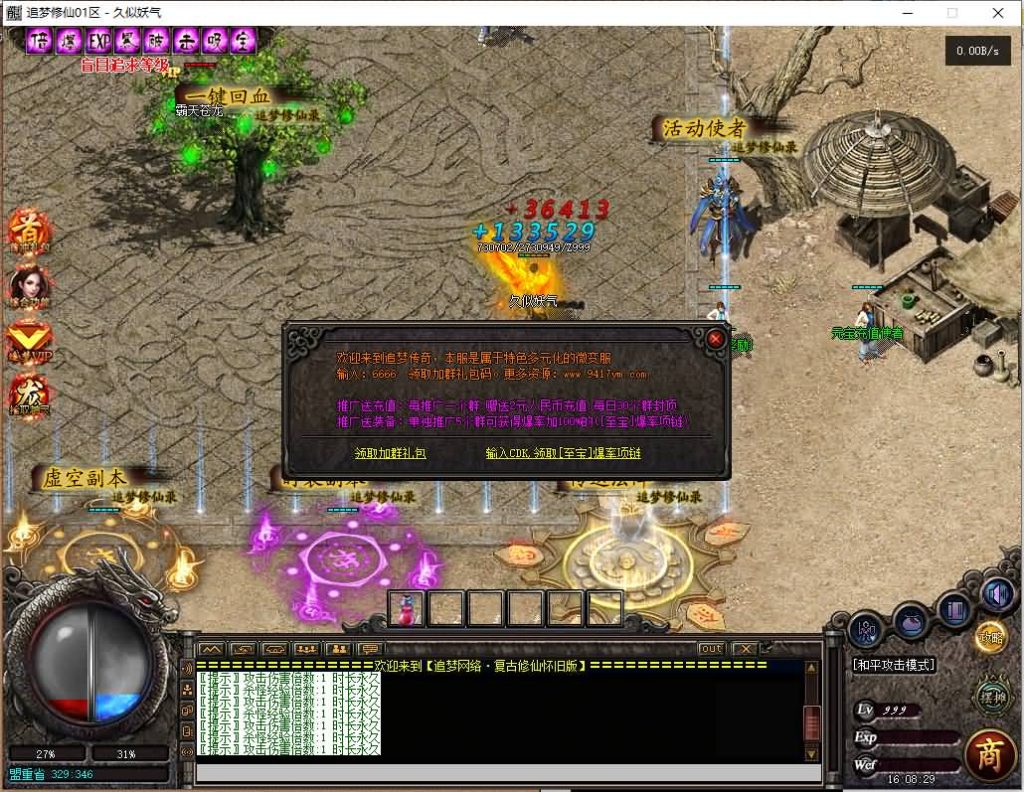Open the woman portrait feature icon

tap(28, 285)
